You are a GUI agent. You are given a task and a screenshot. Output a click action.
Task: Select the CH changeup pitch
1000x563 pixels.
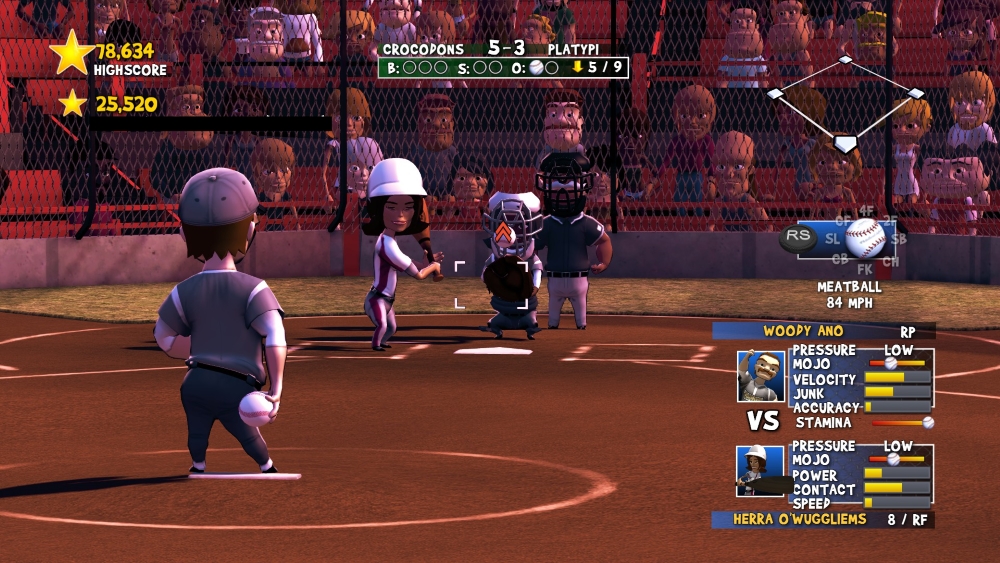tap(891, 261)
